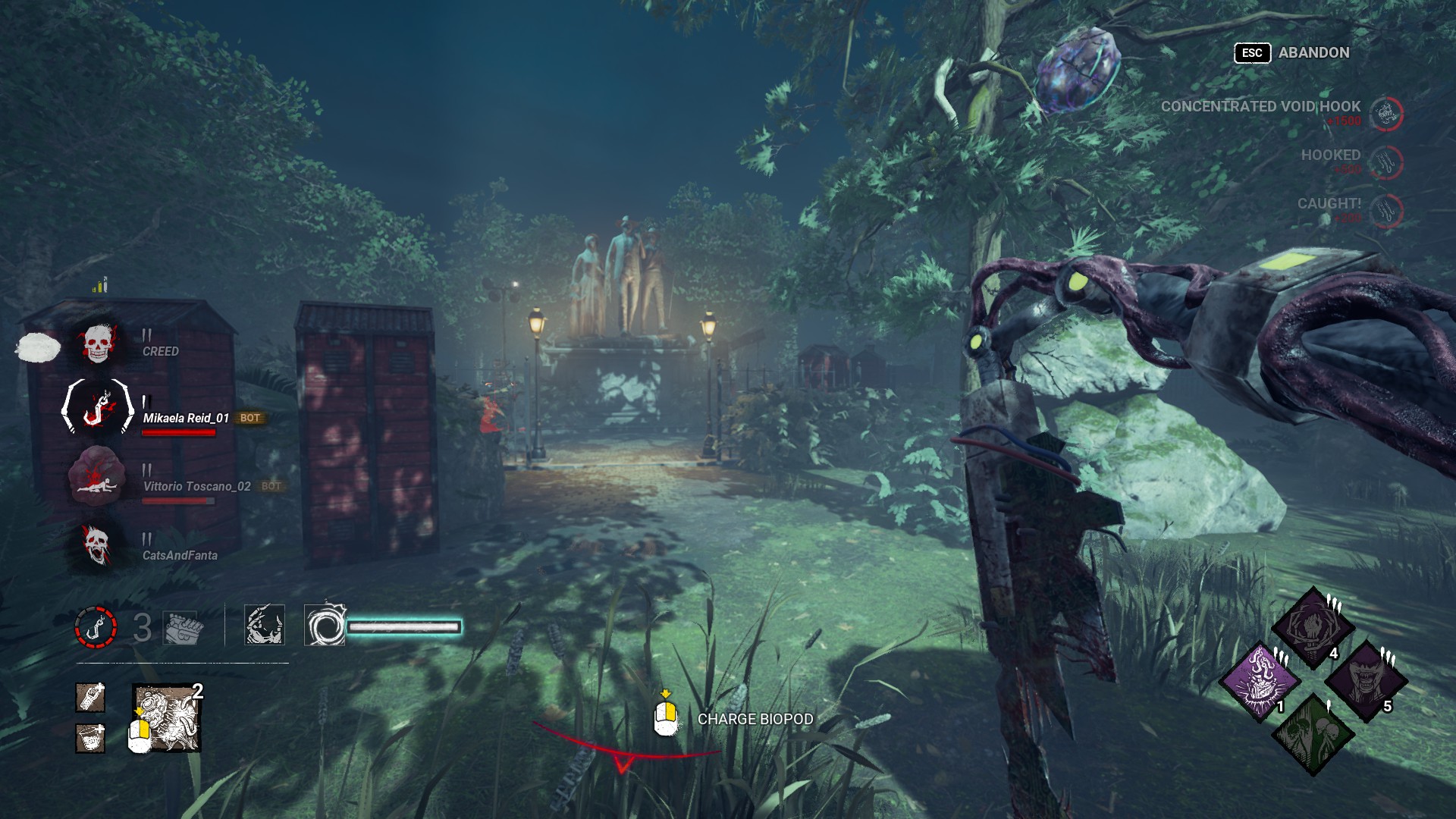Select Vittorio Toscano_02's dying state icon
Image resolution: width=1456 pixels, height=819 pixels.
(x=96, y=475)
